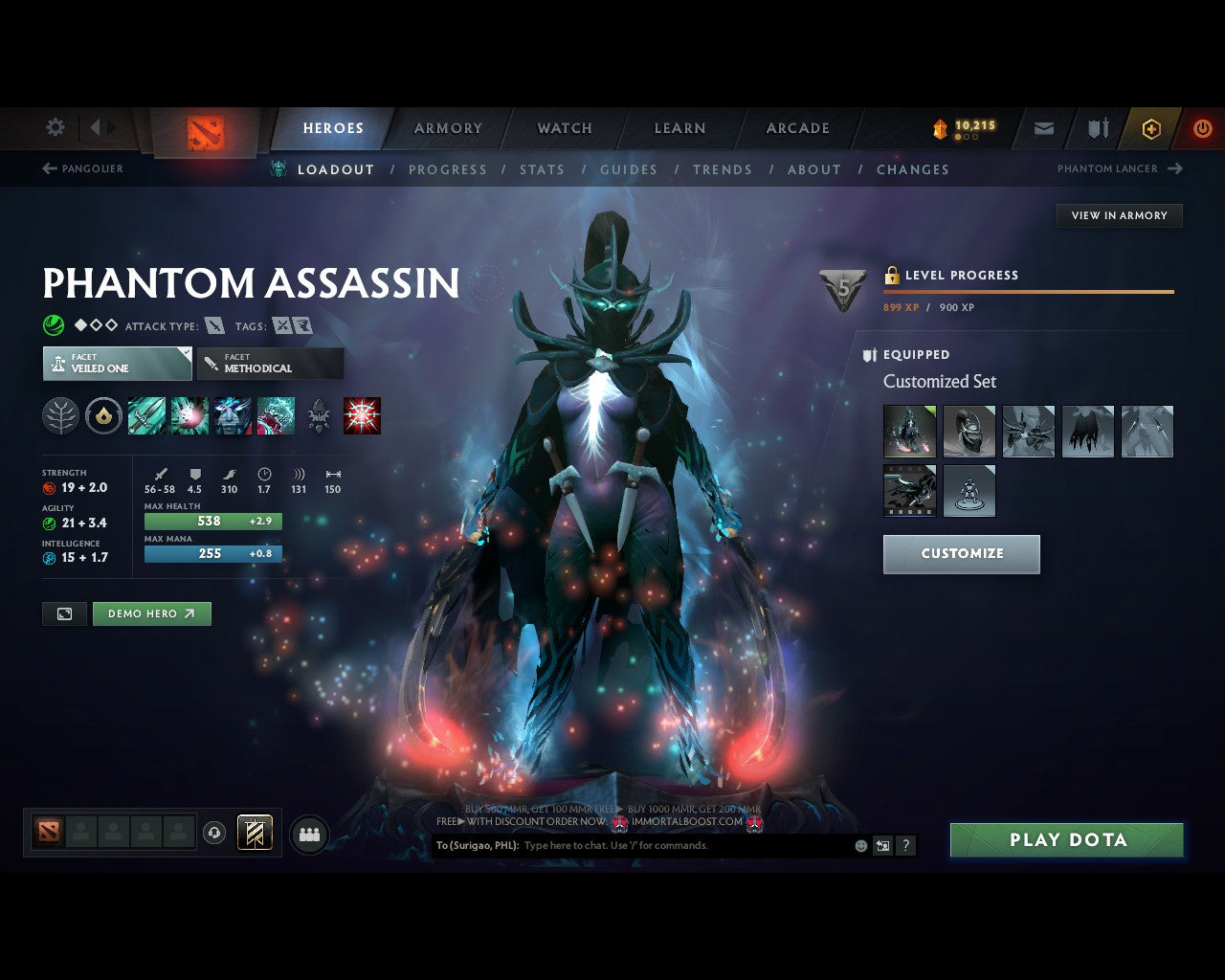
Task: Switch to the STATS tab
Action: [x=542, y=169]
